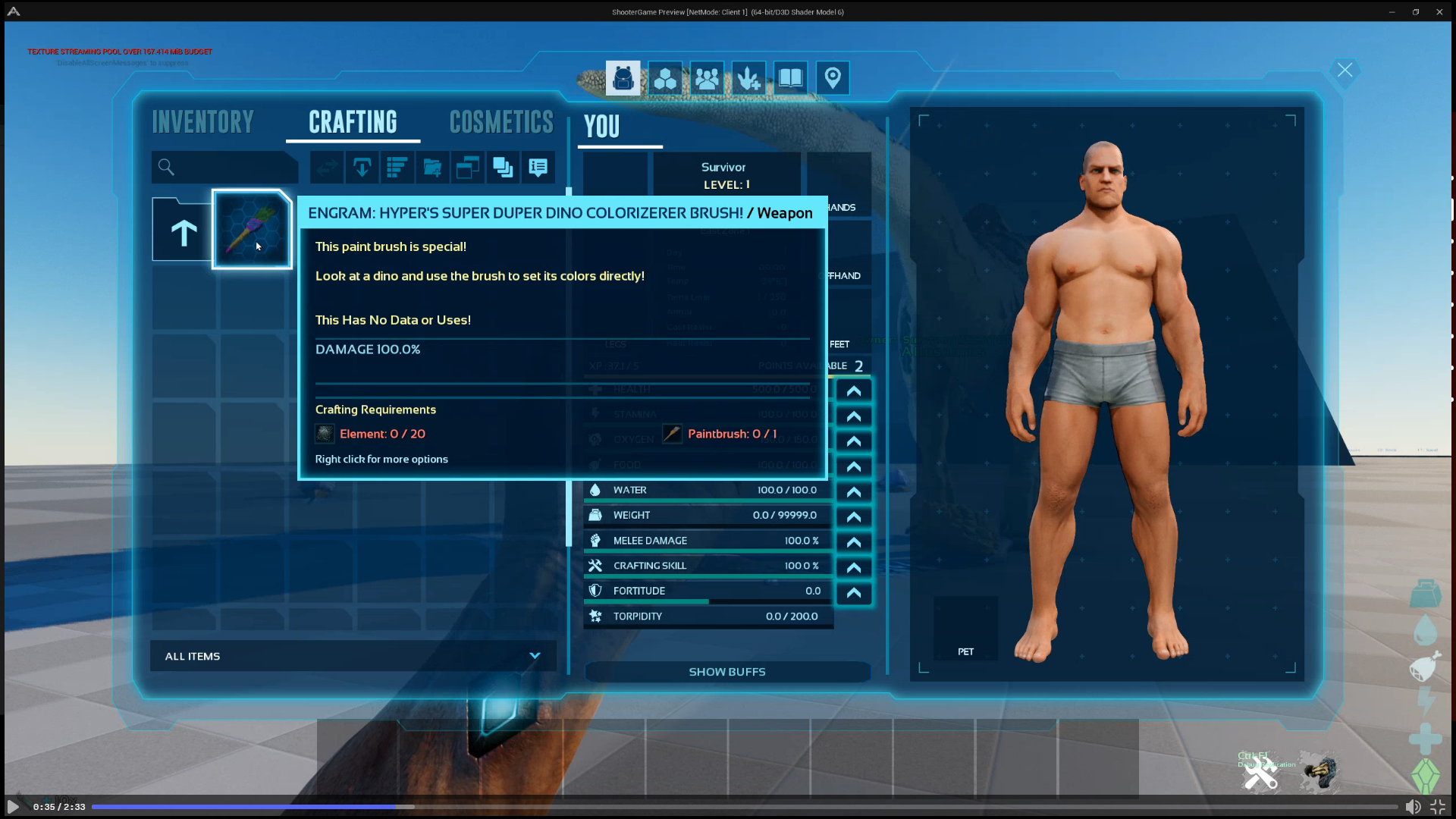Go up one folder level
1456x819 pixels.
183,231
